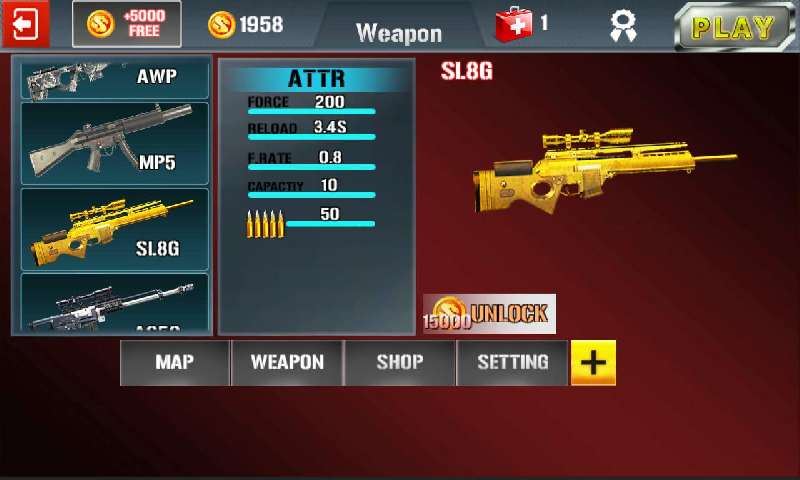Pick the black sniper rifle below SL8G
This screenshot has height=480, width=800.
[x=115, y=305]
